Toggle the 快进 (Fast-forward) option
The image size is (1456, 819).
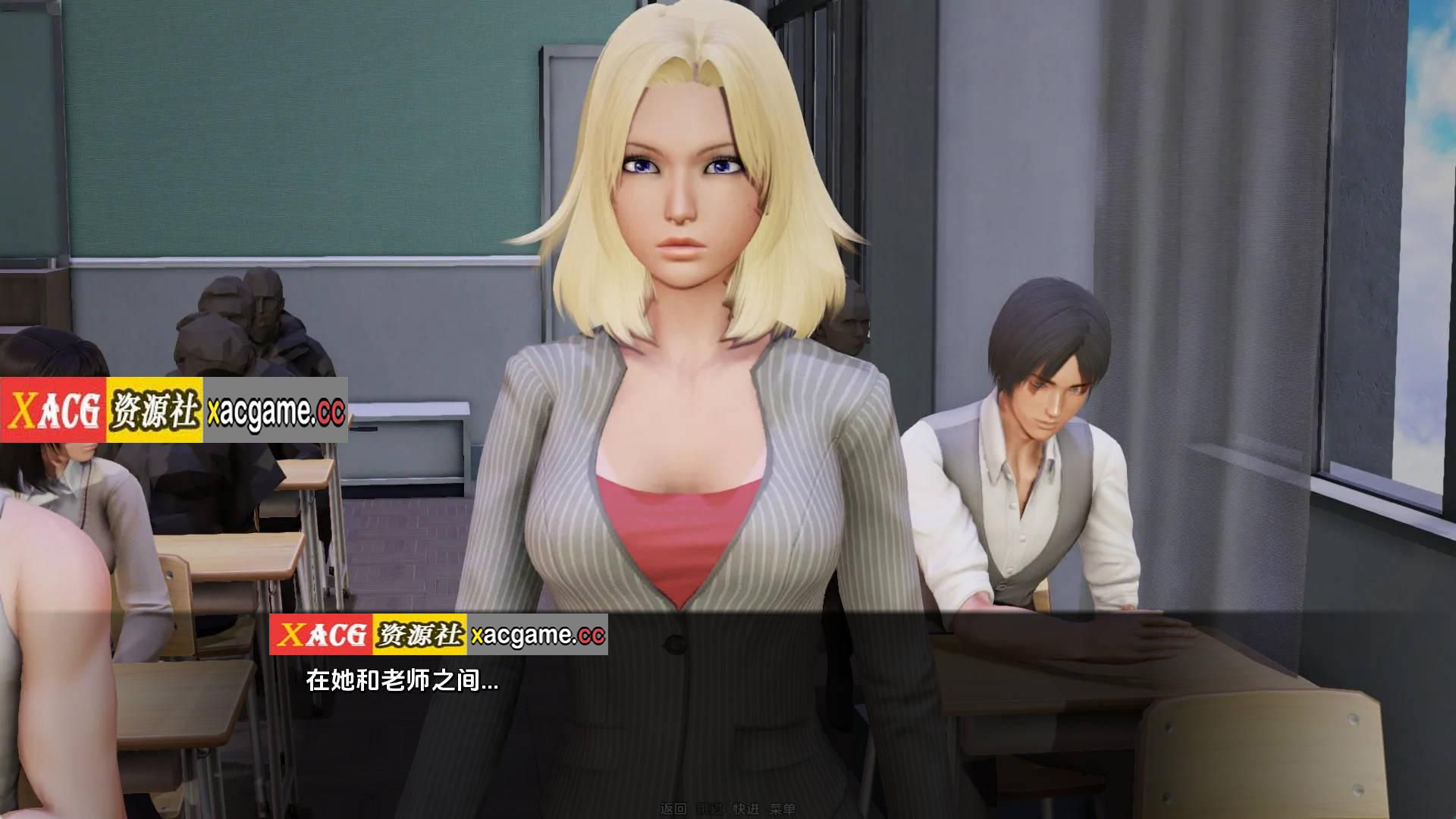[746, 809]
